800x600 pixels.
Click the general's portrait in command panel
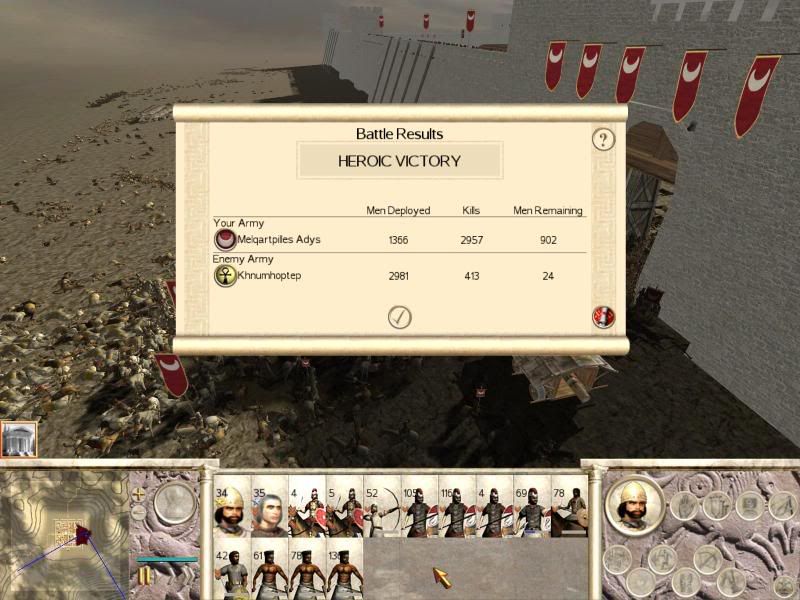(634, 504)
